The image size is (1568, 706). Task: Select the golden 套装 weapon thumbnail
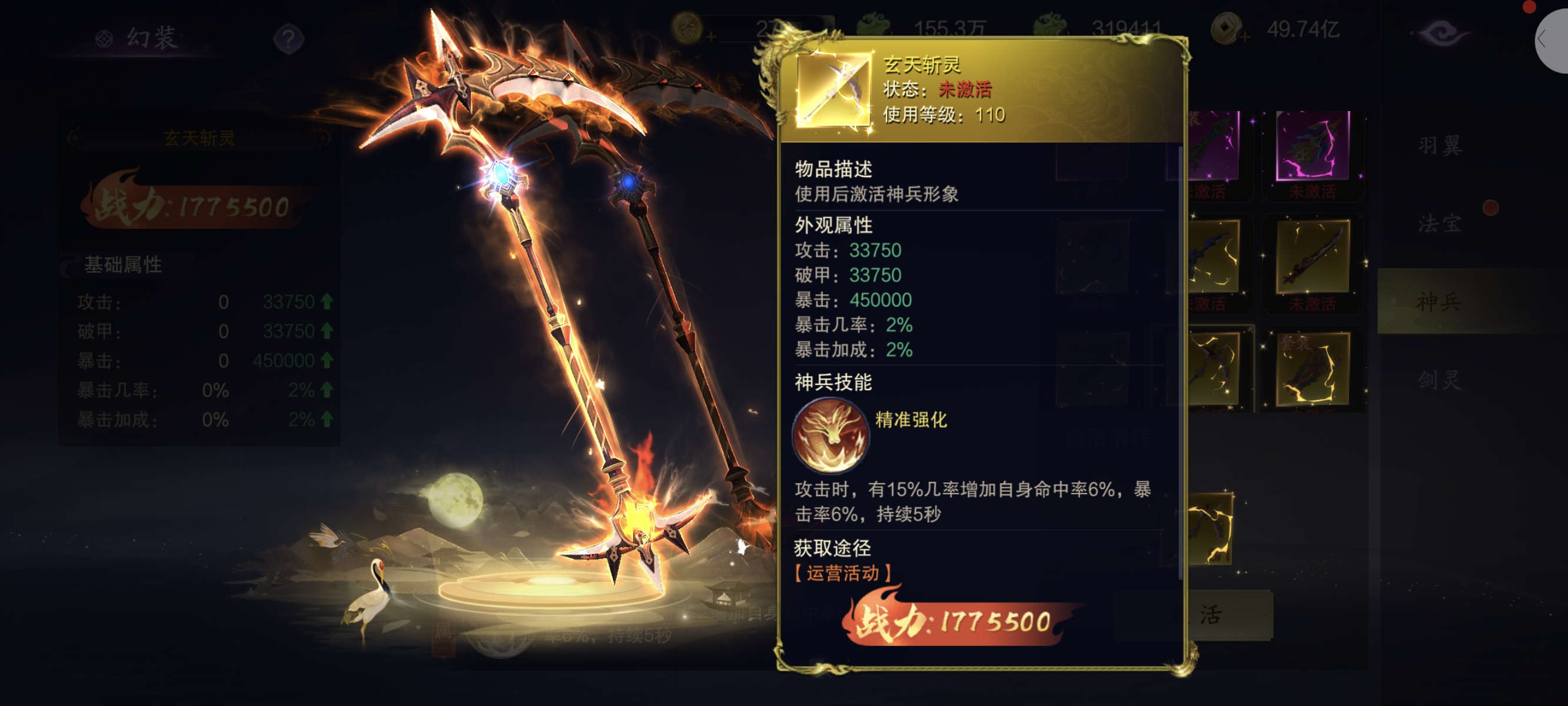(x=1313, y=369)
